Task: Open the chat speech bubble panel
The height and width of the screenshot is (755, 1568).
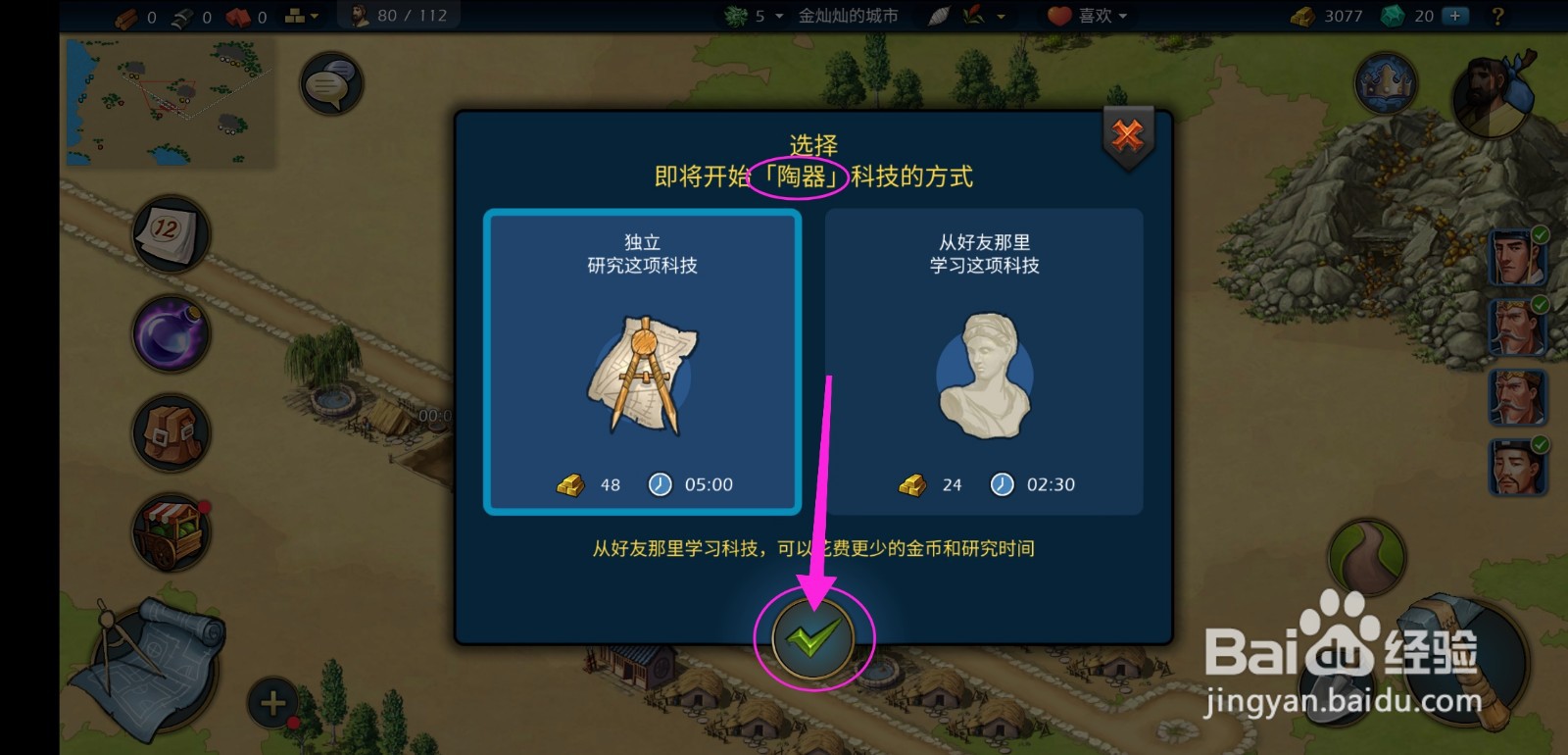Action: (330, 83)
